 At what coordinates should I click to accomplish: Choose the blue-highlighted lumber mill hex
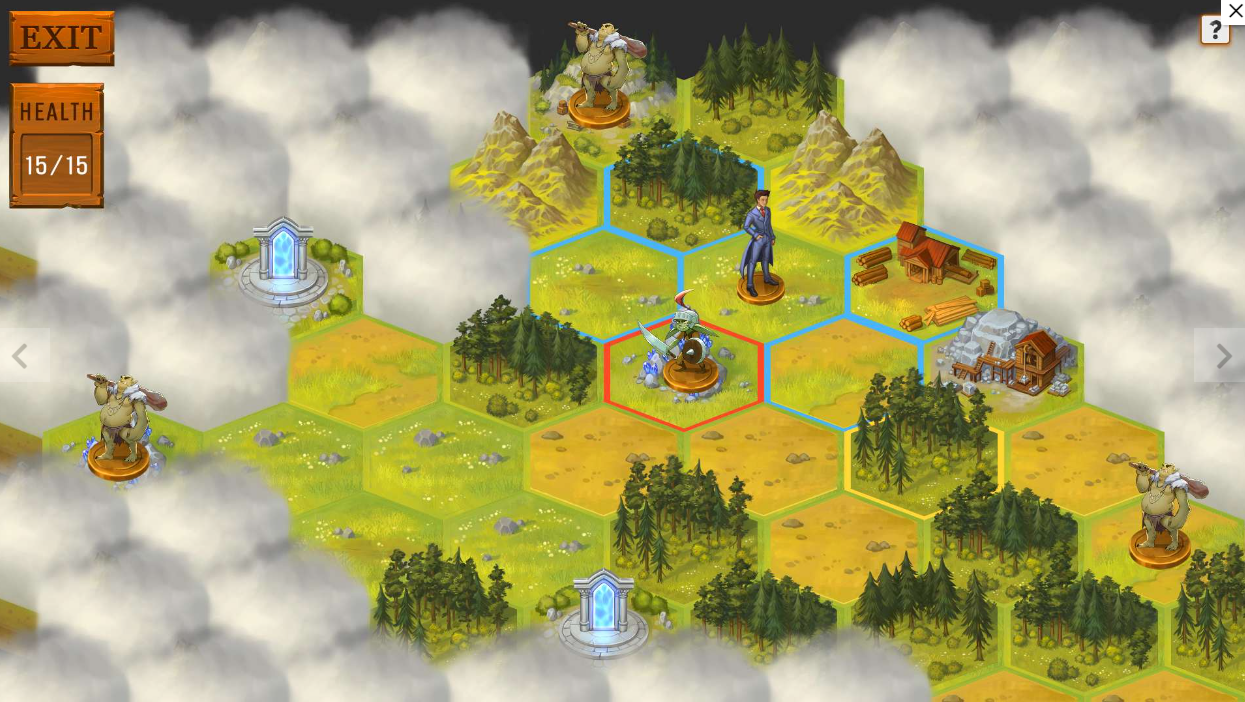click(x=925, y=277)
